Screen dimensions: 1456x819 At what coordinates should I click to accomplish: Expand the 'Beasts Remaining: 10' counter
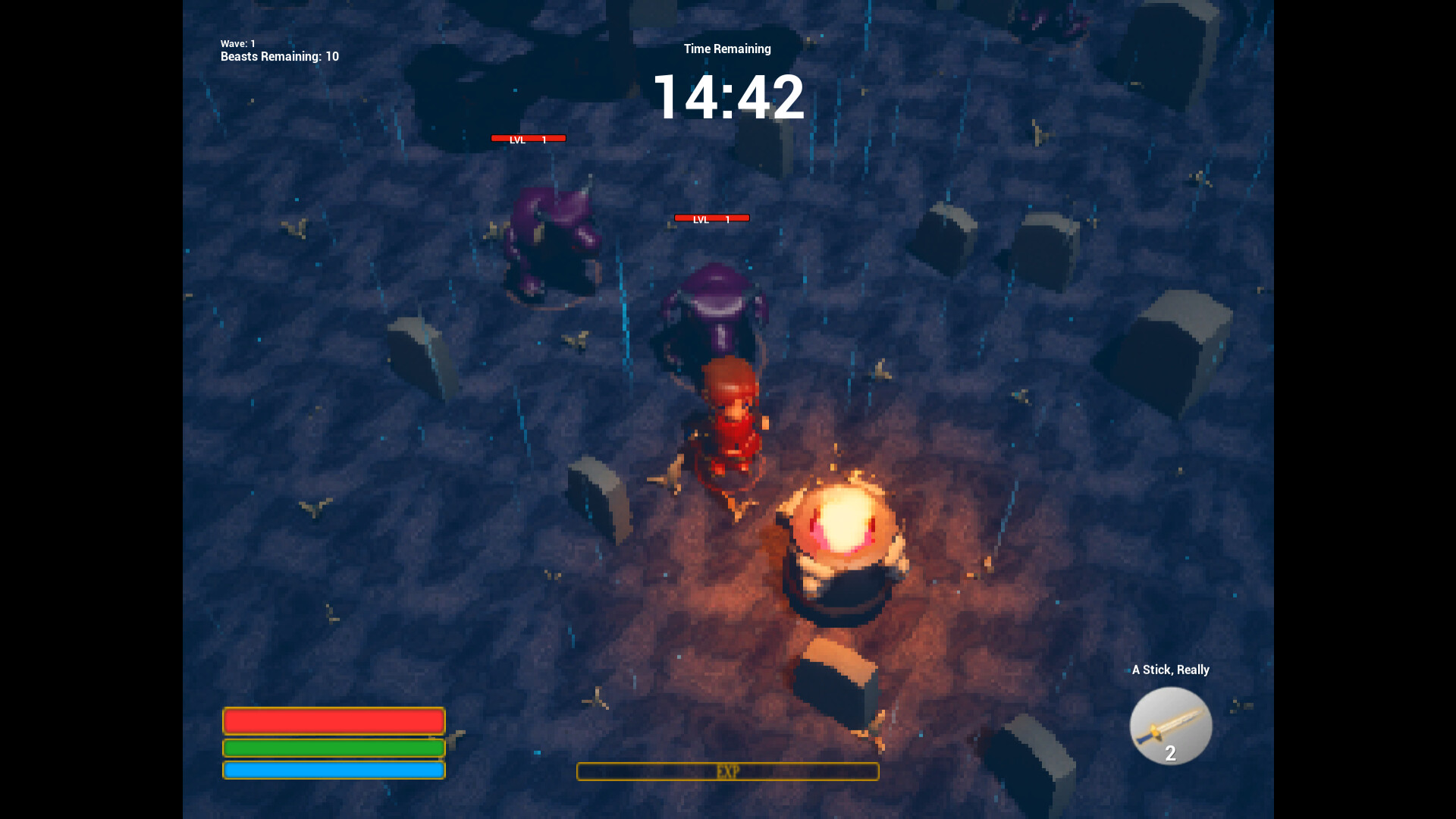point(278,56)
